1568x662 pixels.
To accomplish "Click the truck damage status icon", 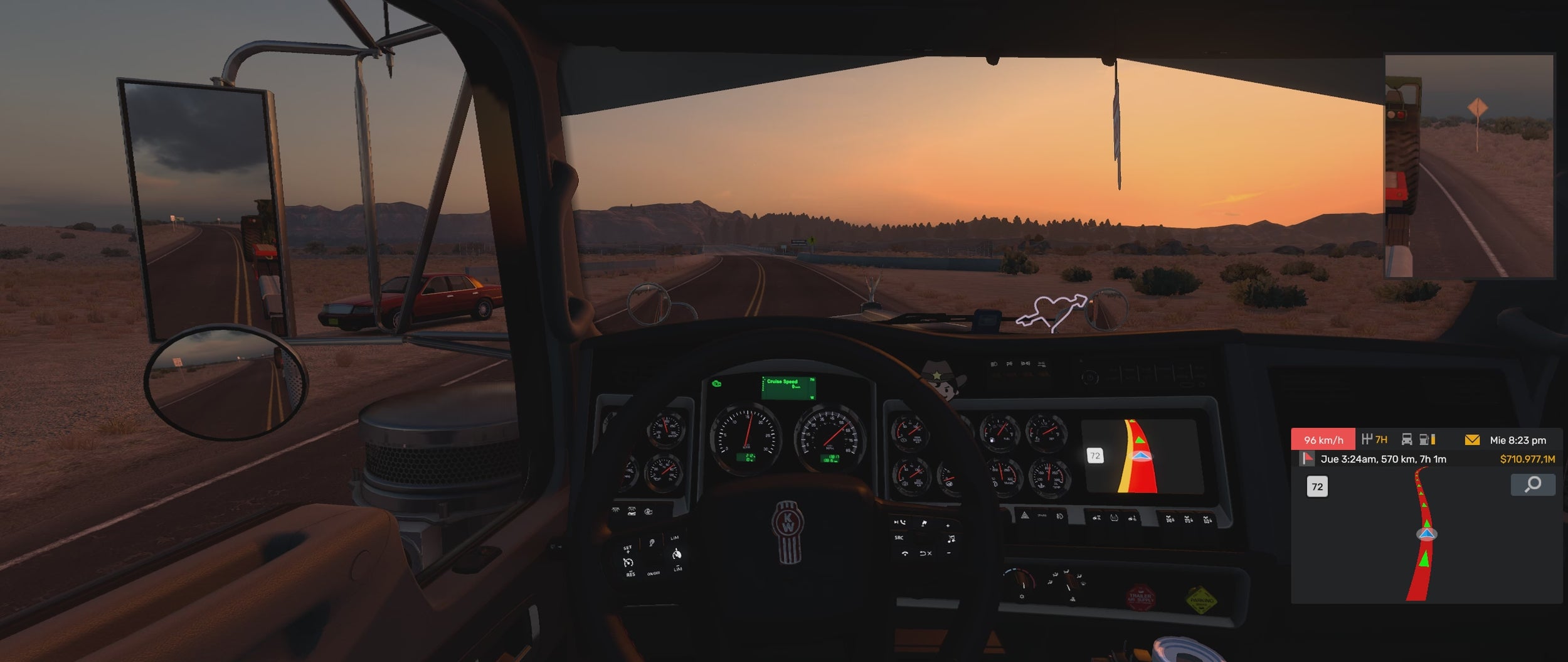I will coord(1407,439).
